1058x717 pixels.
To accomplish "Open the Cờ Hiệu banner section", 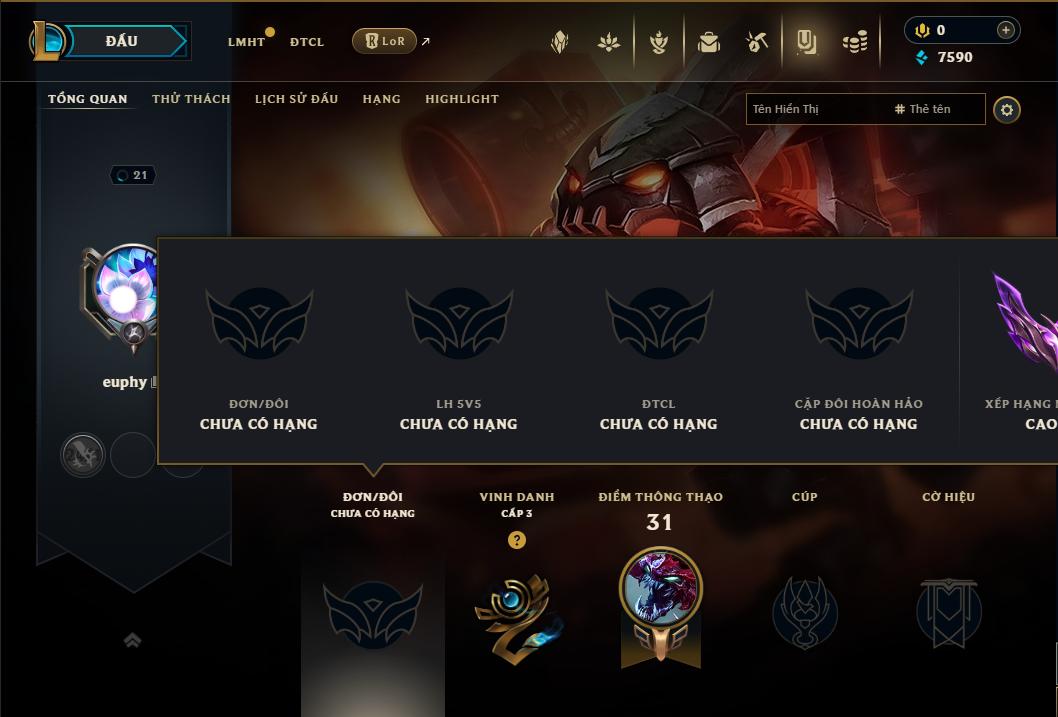I will point(948,610).
